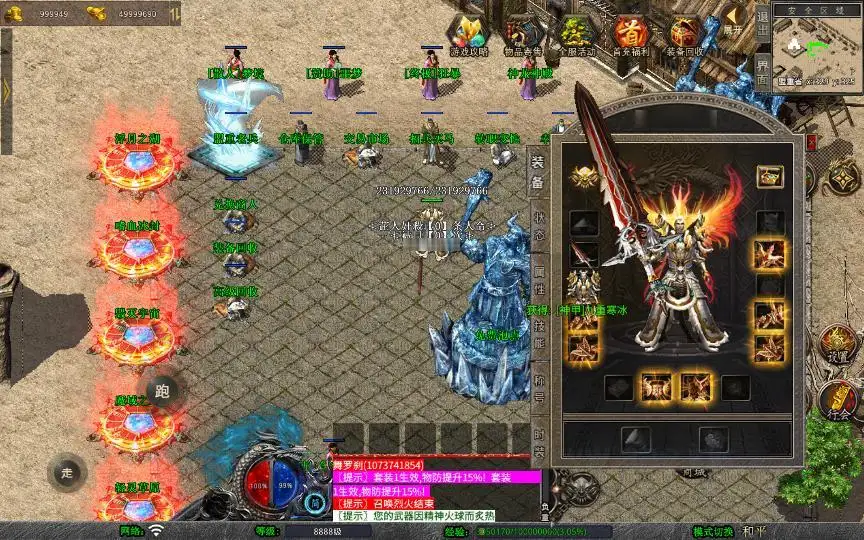Open the 全服活动 server events icon
864x540 pixels.
click(x=577, y=36)
